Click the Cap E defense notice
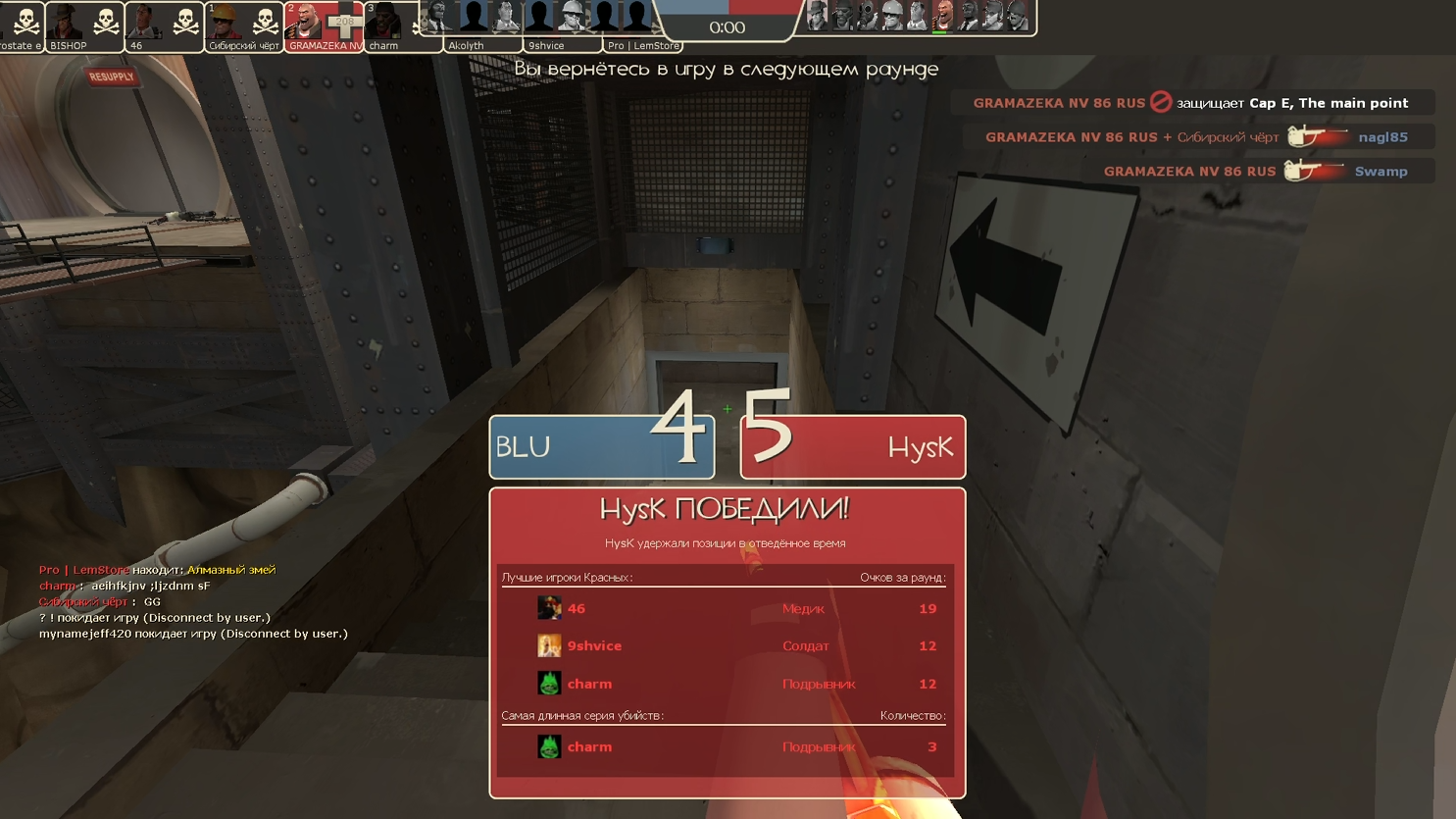This screenshot has width=1456, height=819. [x=1191, y=103]
